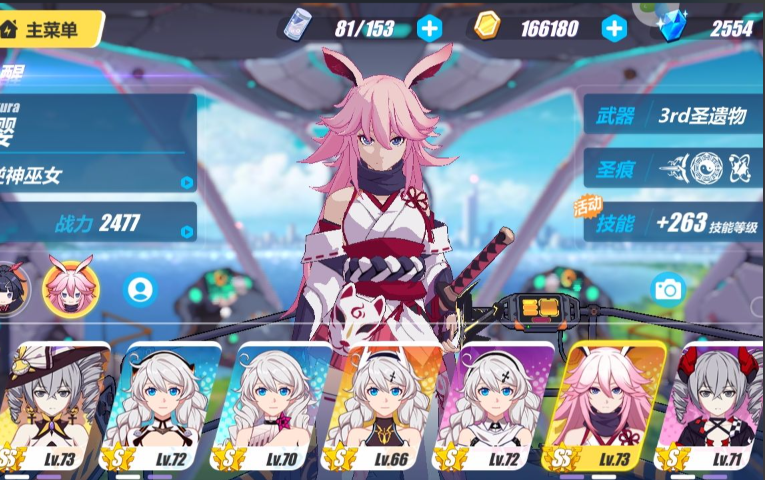
Task: Open the 技能 skills panel
Action: (x=672, y=223)
